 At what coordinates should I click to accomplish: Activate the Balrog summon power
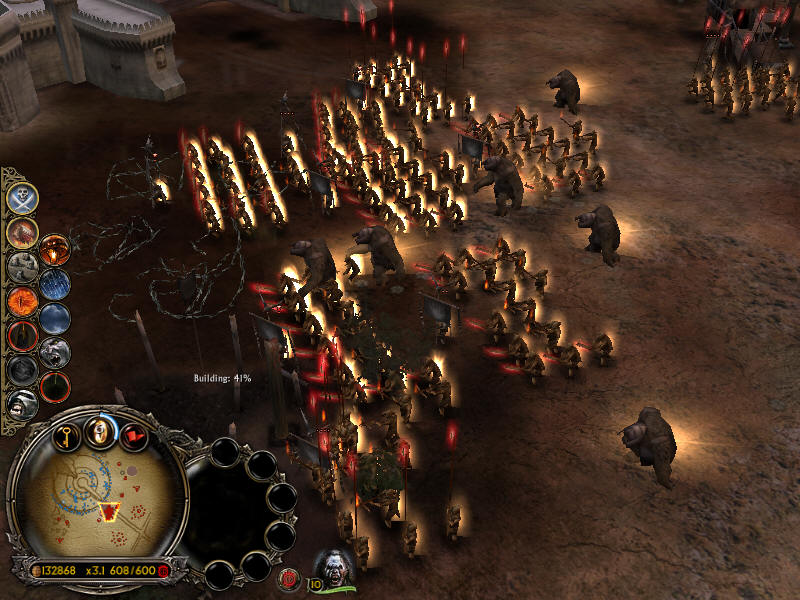(22, 232)
